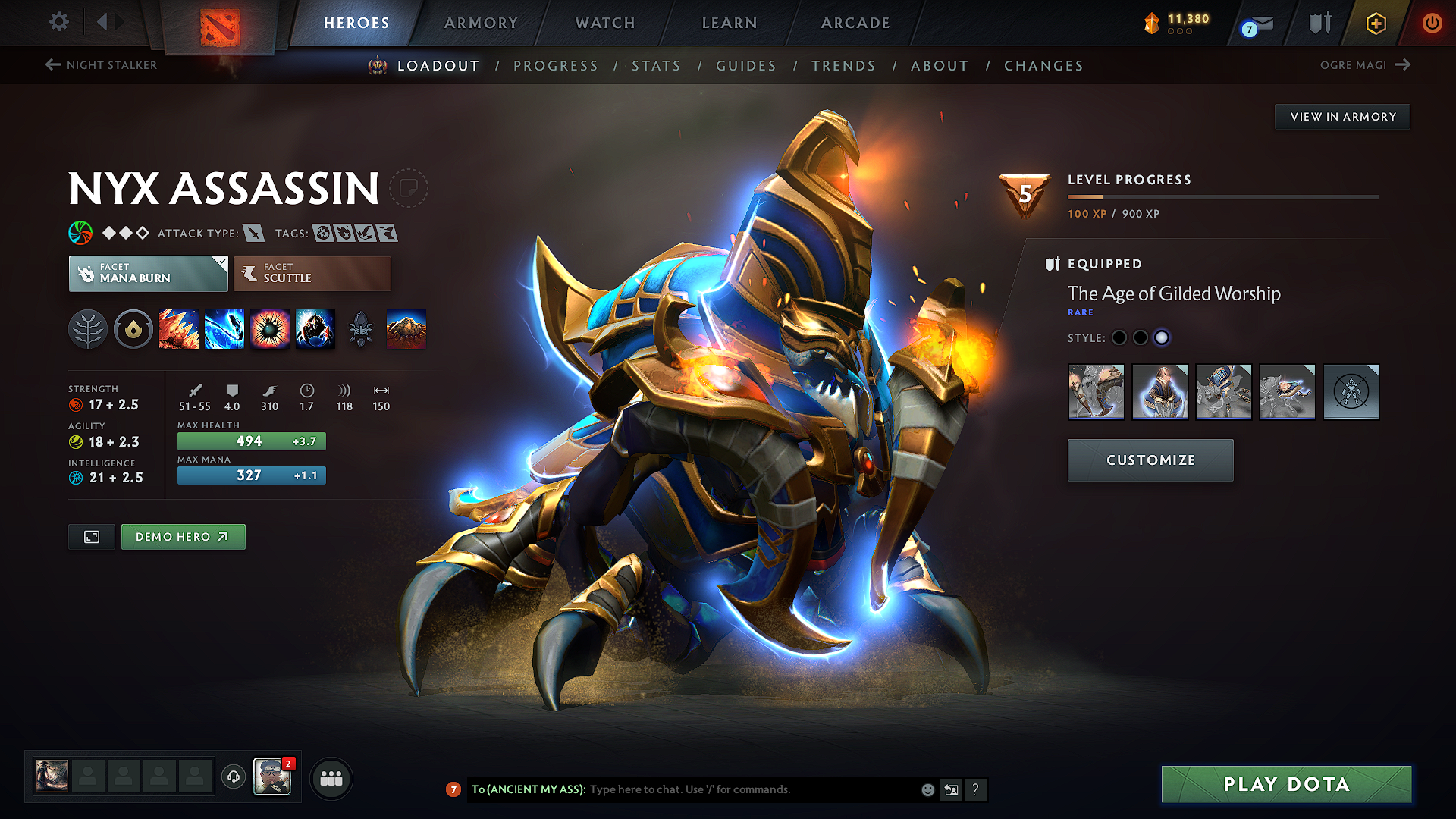Click the melee attack type sword icon
The image size is (1456, 819).
click(253, 233)
